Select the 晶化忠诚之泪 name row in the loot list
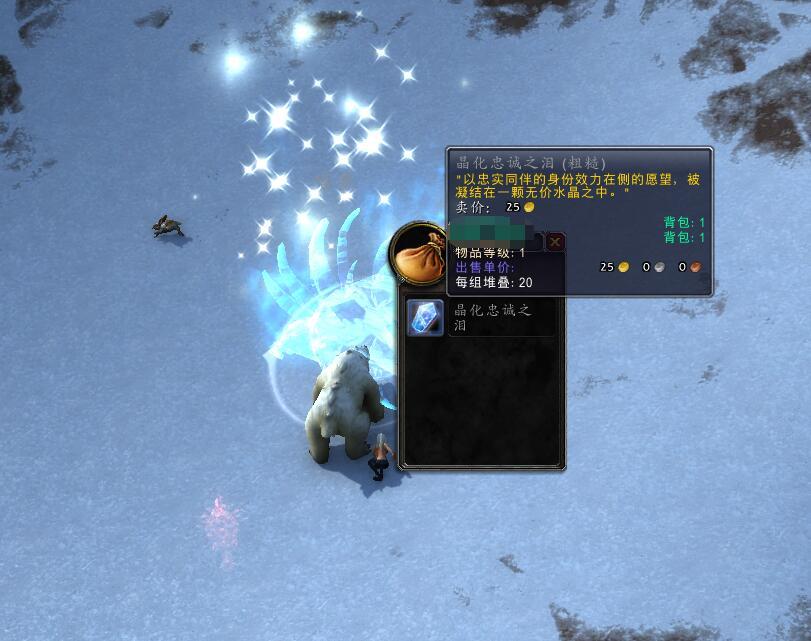The height and width of the screenshot is (641, 811). 499,317
